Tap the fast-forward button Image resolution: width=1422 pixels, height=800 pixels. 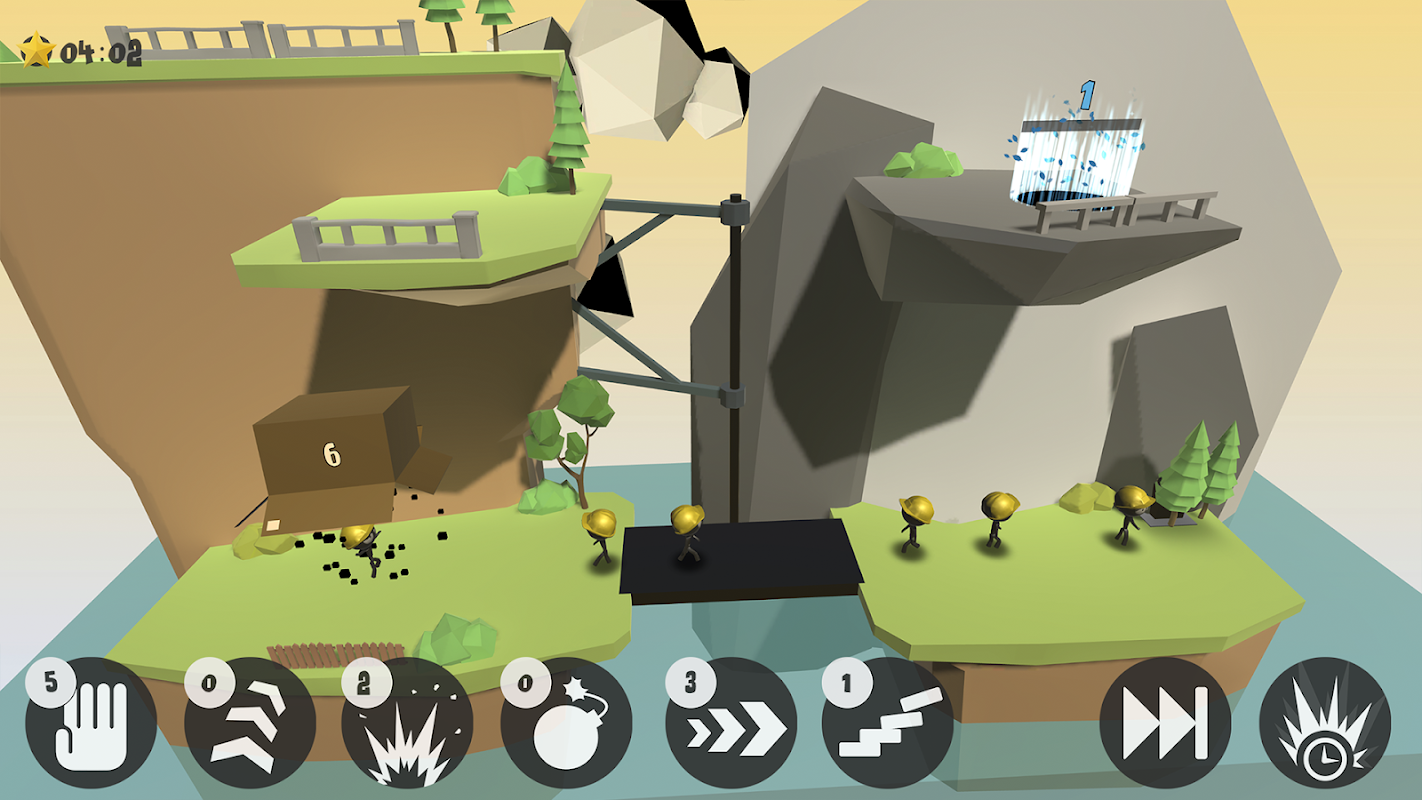click(x=1165, y=722)
